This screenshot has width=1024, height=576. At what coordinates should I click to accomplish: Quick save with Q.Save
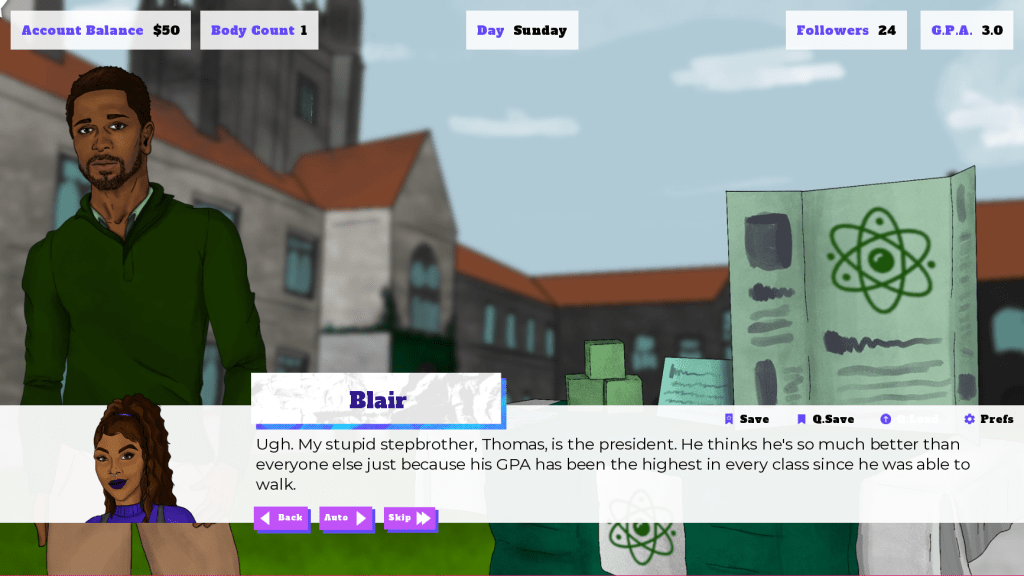pyautogui.click(x=825, y=419)
